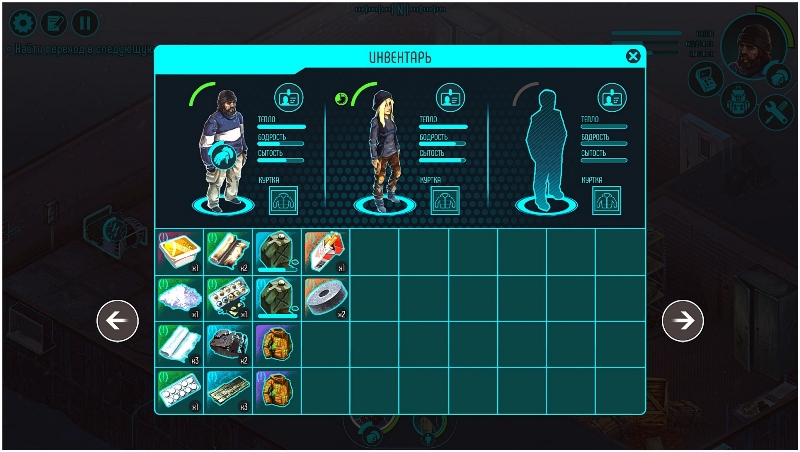Go to the previous inventory page
The width and height of the screenshot is (800, 452).
click(117, 320)
